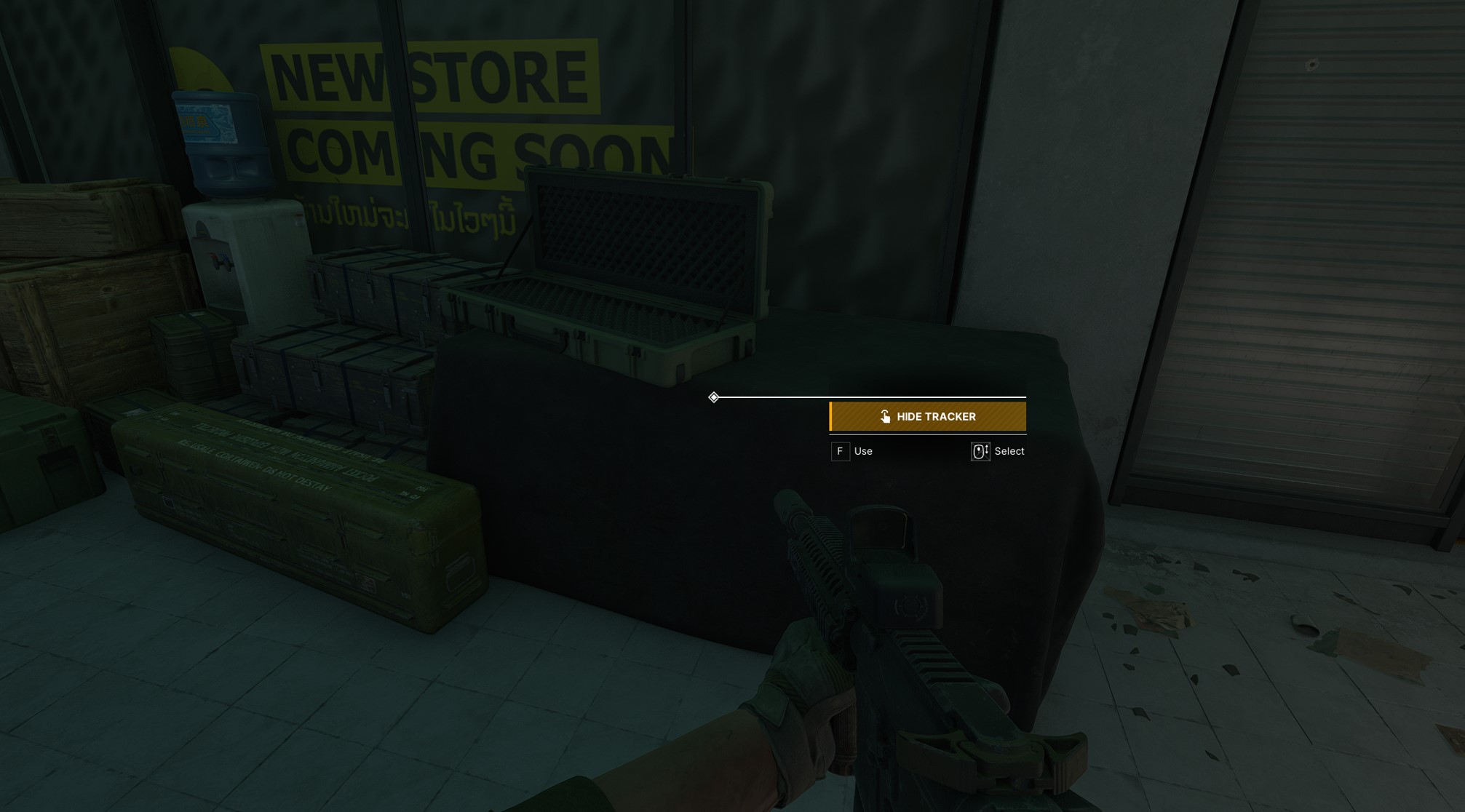Viewport: 1465px width, 812px height.
Task: Choose the Hide Tracker interaction option
Action: click(x=927, y=416)
